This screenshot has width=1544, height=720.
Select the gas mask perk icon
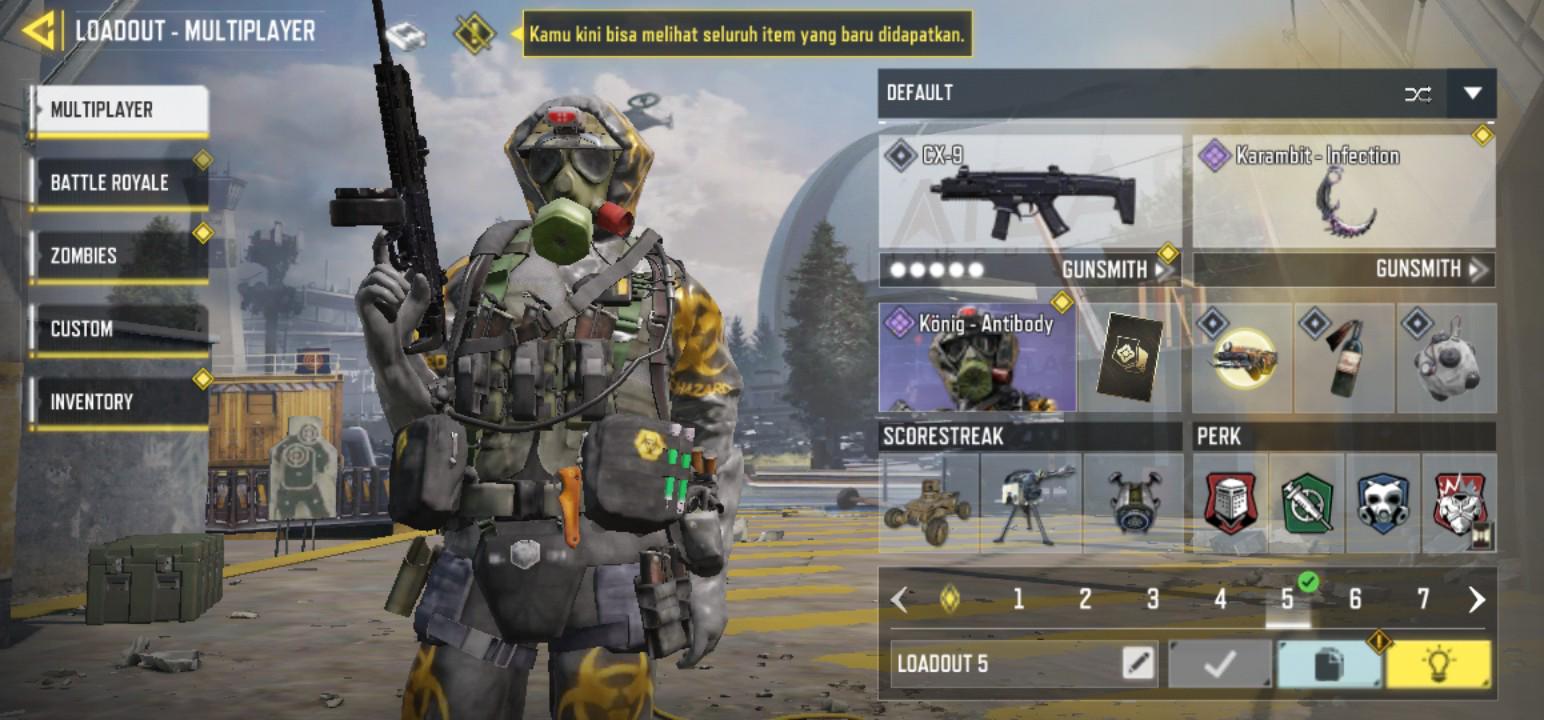1382,503
